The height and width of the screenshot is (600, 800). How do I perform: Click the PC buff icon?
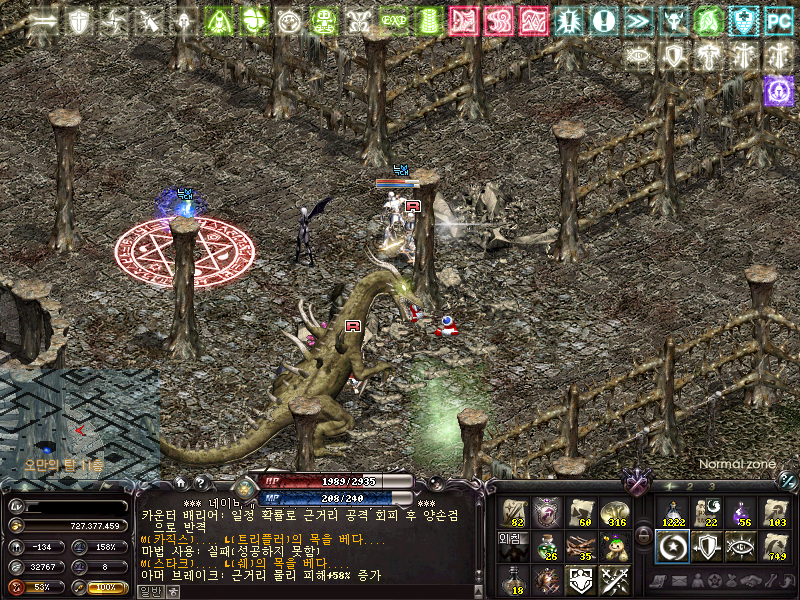[x=777, y=19]
